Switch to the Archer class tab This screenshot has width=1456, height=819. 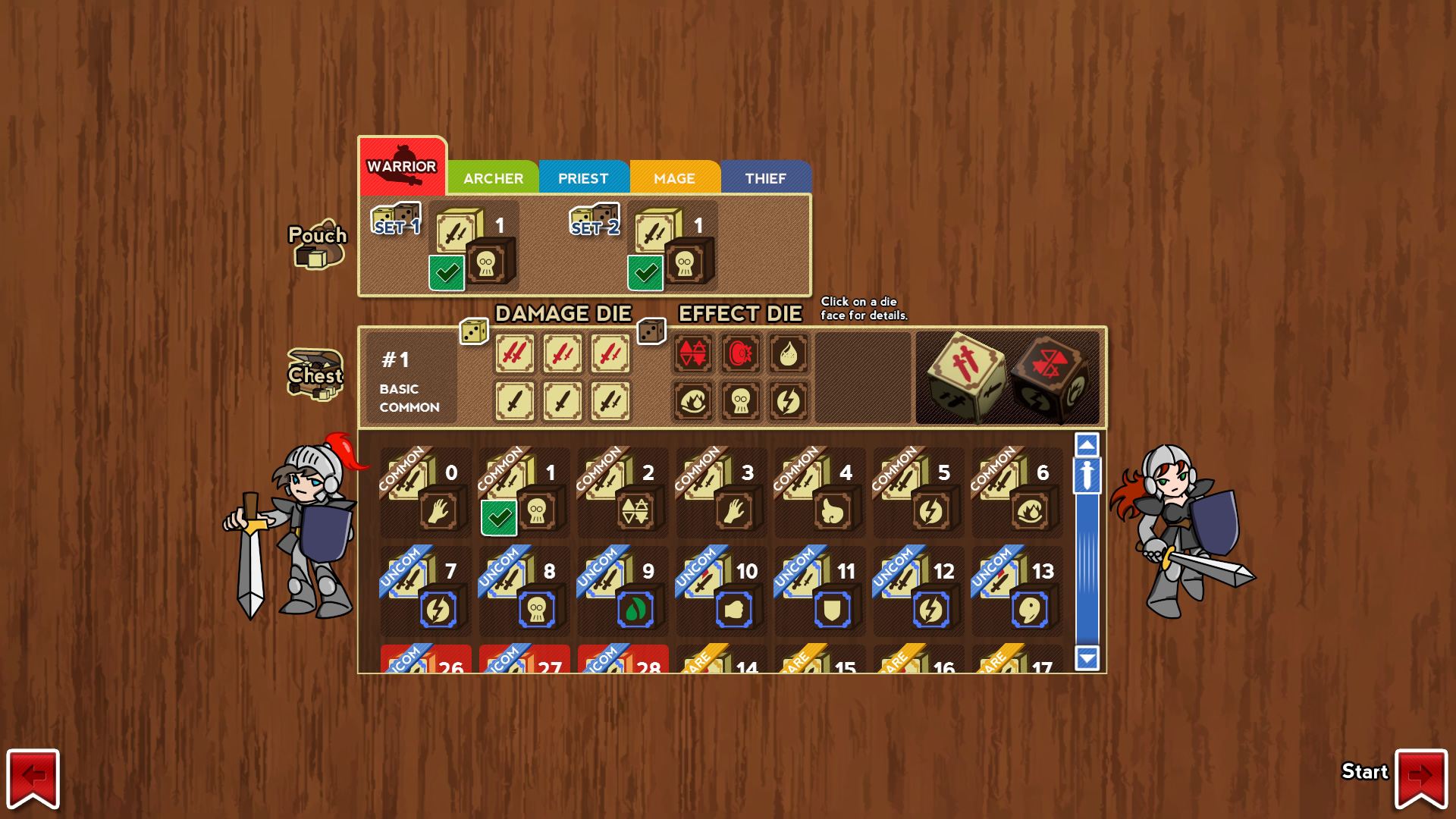click(493, 178)
